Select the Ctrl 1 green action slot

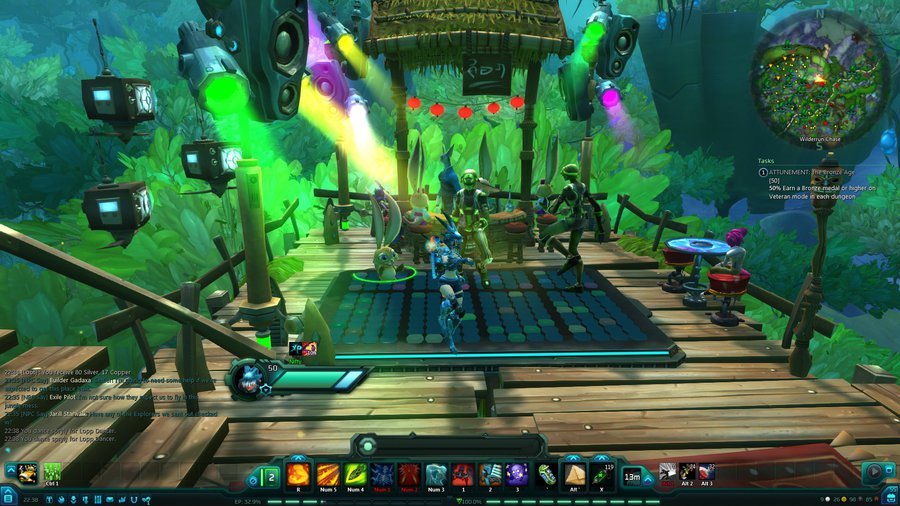click(52, 472)
